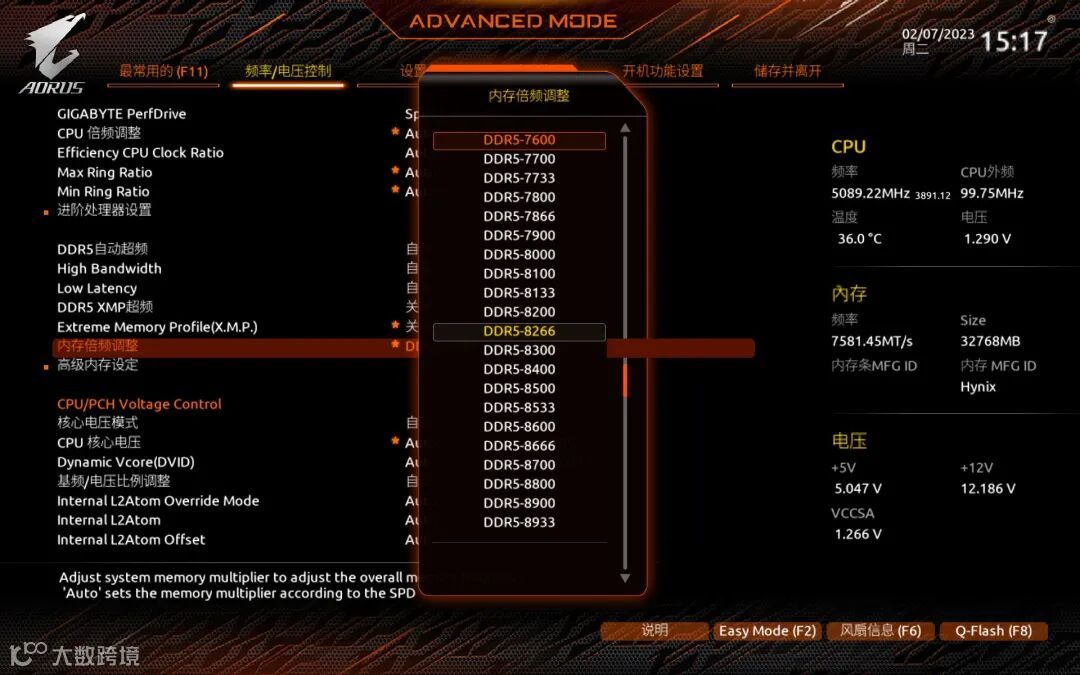
Task: Go to the 储存并离开 tab
Action: click(x=788, y=71)
